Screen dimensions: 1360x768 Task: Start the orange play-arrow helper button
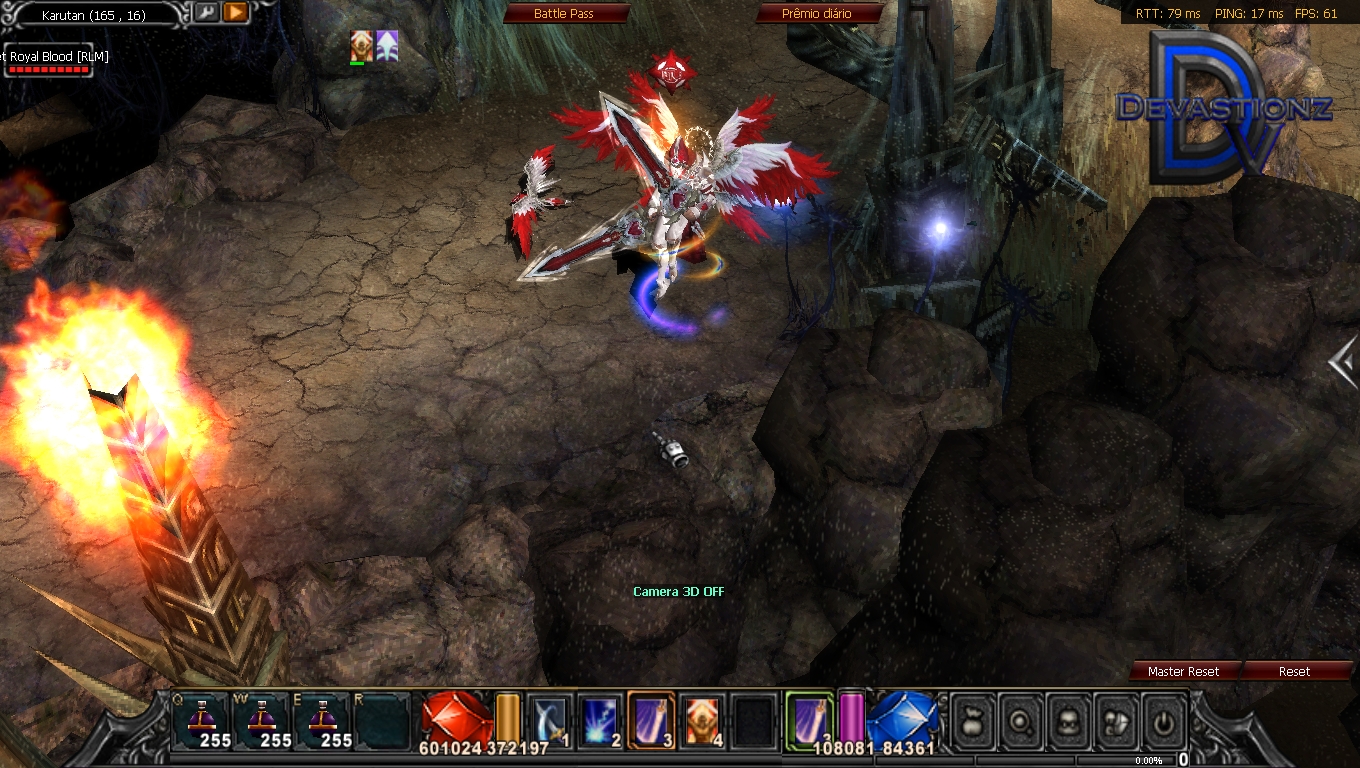(x=235, y=13)
